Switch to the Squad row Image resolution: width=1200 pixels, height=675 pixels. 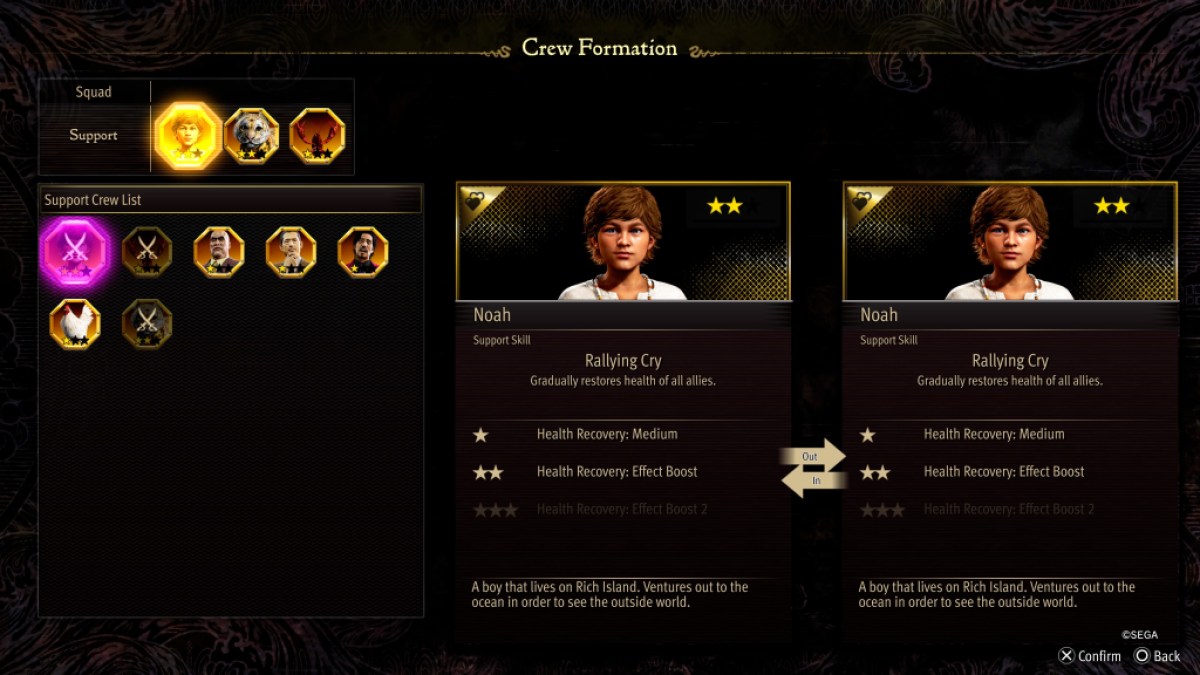pyautogui.click(x=94, y=92)
